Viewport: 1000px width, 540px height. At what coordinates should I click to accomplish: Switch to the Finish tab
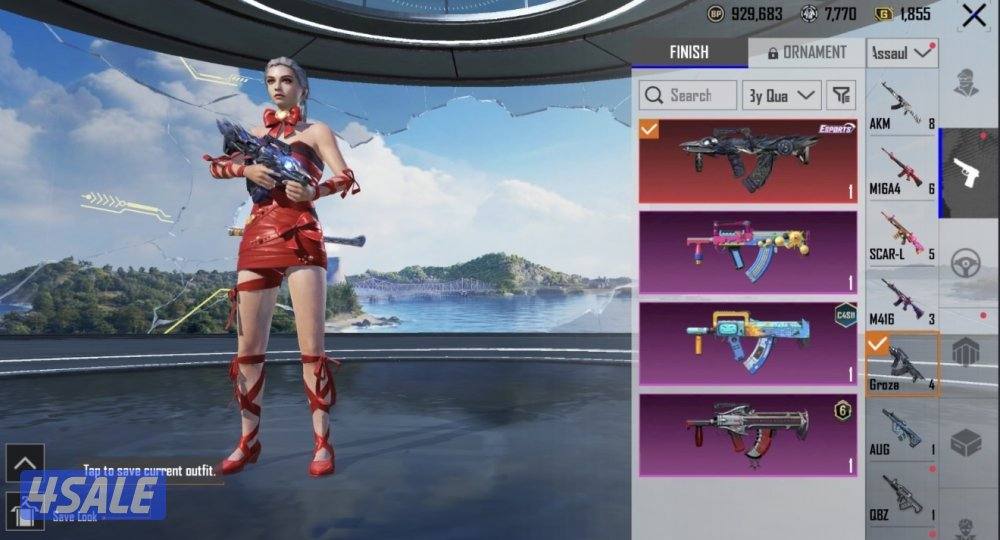[689, 53]
